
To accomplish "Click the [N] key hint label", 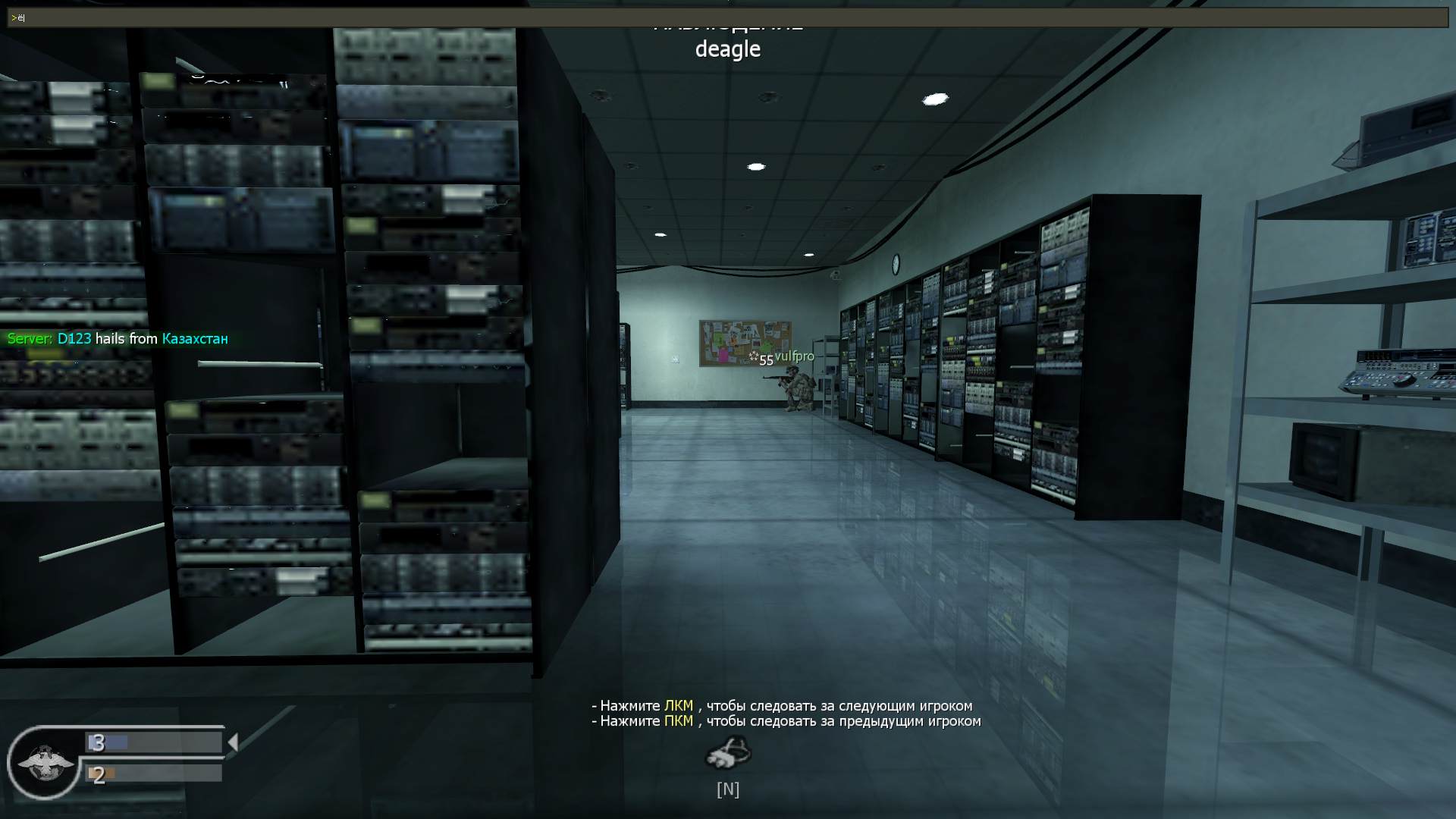I will pyautogui.click(x=727, y=789).
